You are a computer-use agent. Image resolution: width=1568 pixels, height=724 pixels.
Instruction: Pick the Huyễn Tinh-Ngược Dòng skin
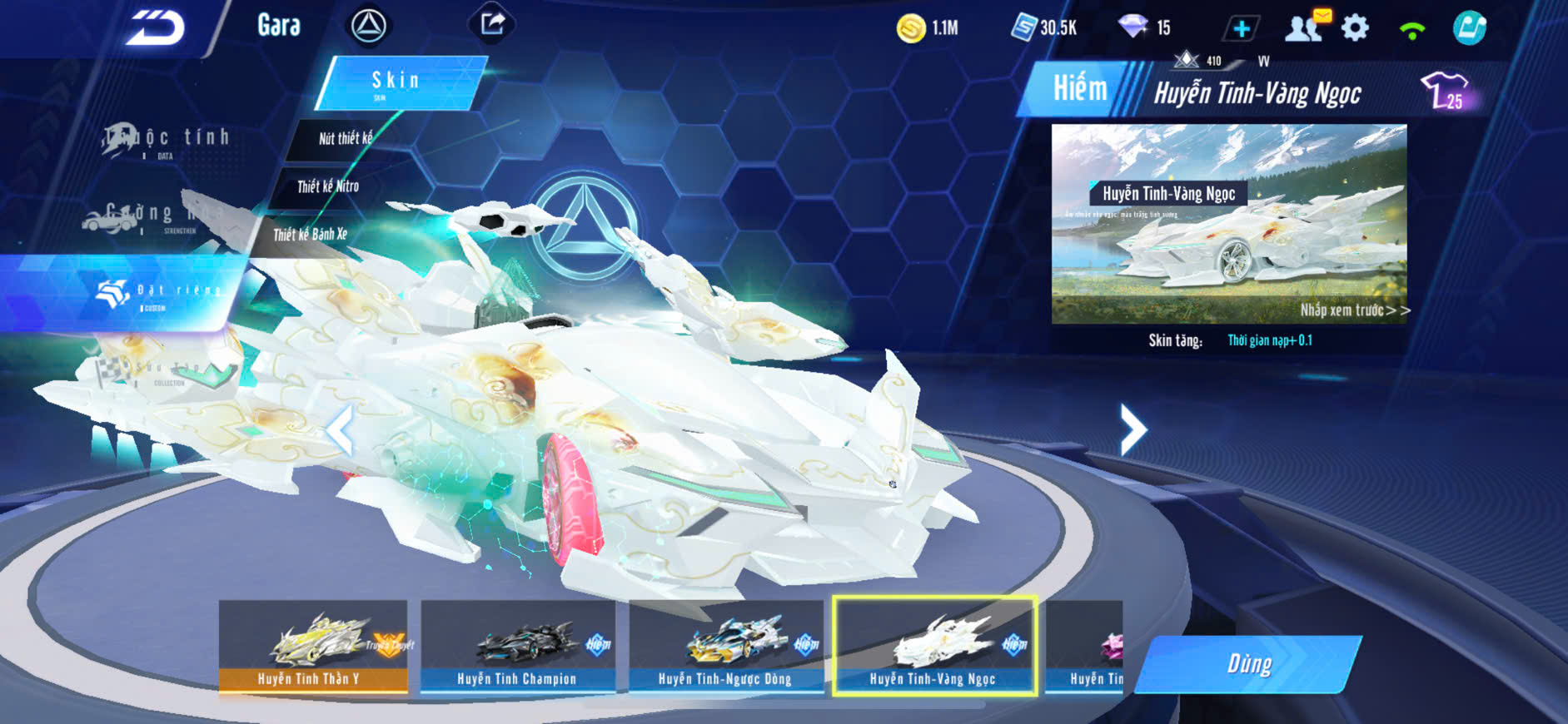[x=725, y=647]
